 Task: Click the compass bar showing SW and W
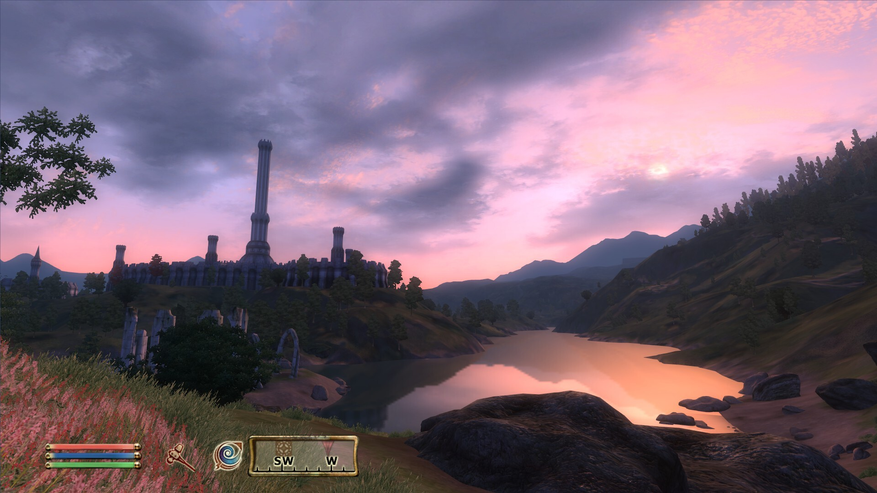pos(303,456)
